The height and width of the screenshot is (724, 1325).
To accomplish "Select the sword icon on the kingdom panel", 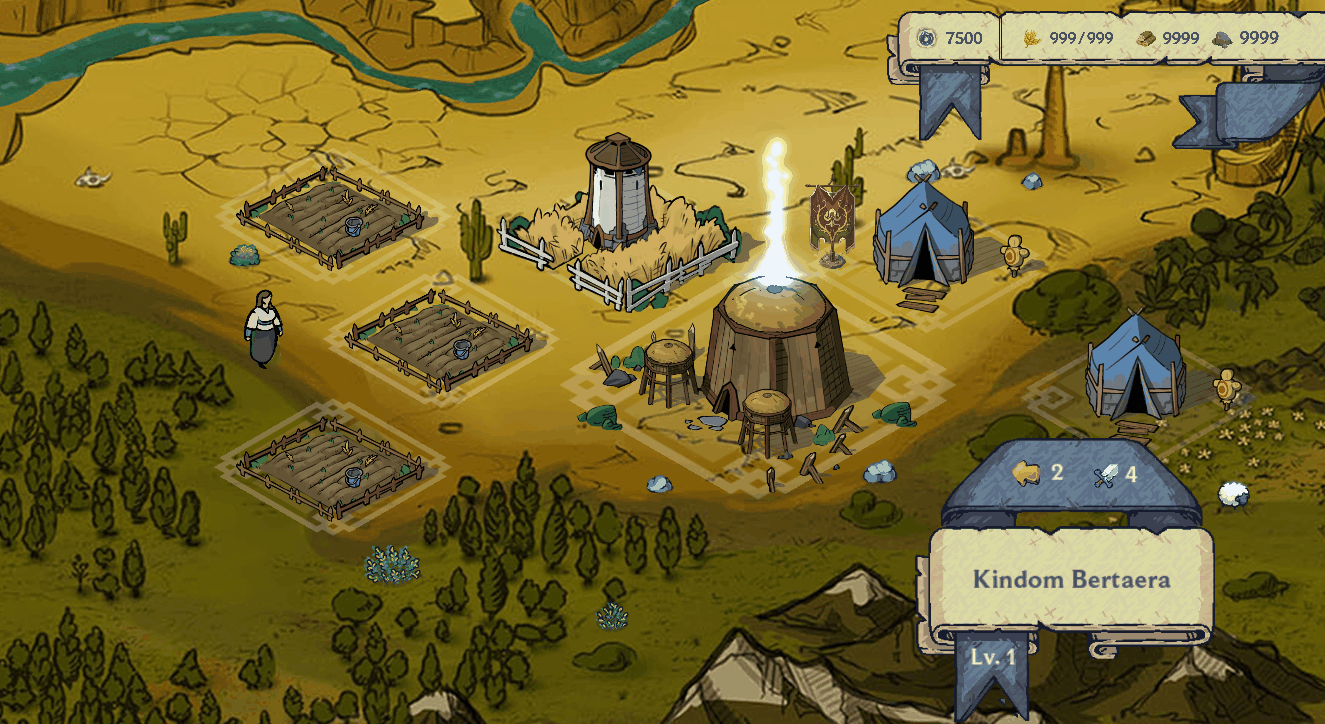I will pos(1106,475).
